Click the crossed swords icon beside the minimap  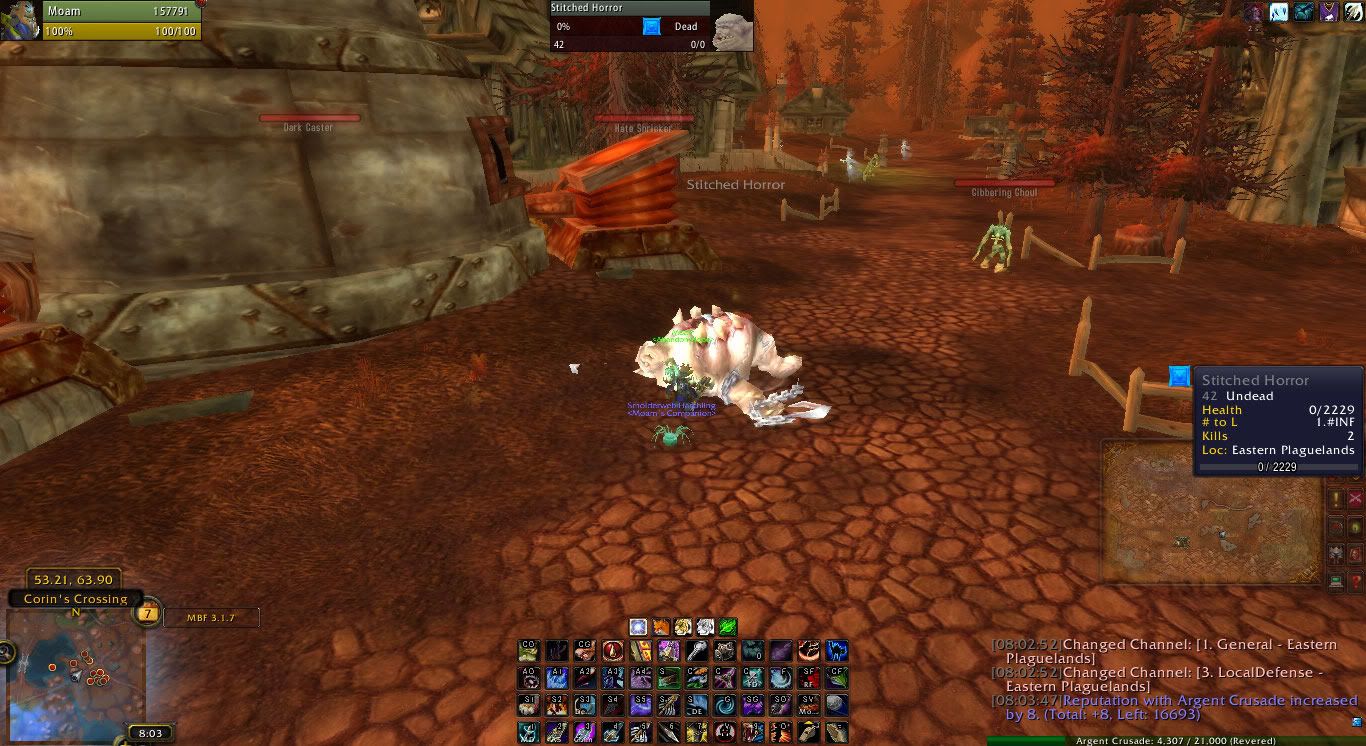1356,498
